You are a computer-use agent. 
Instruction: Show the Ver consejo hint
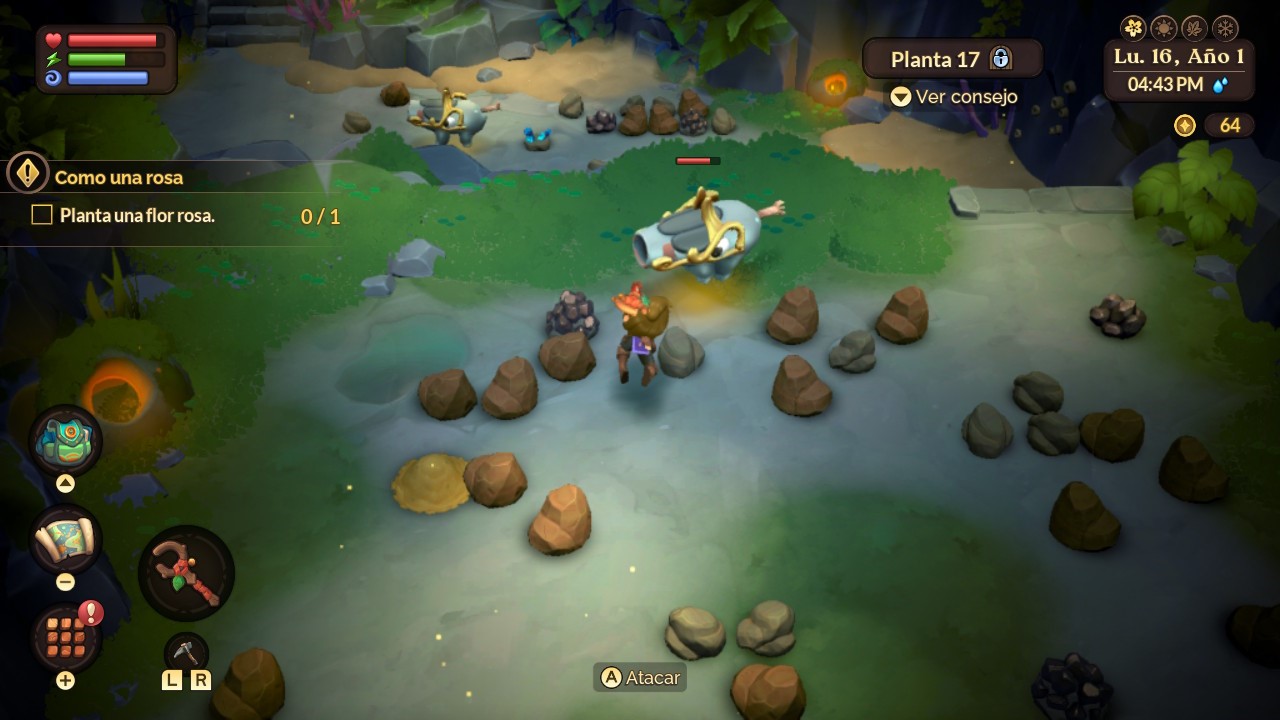(x=954, y=97)
